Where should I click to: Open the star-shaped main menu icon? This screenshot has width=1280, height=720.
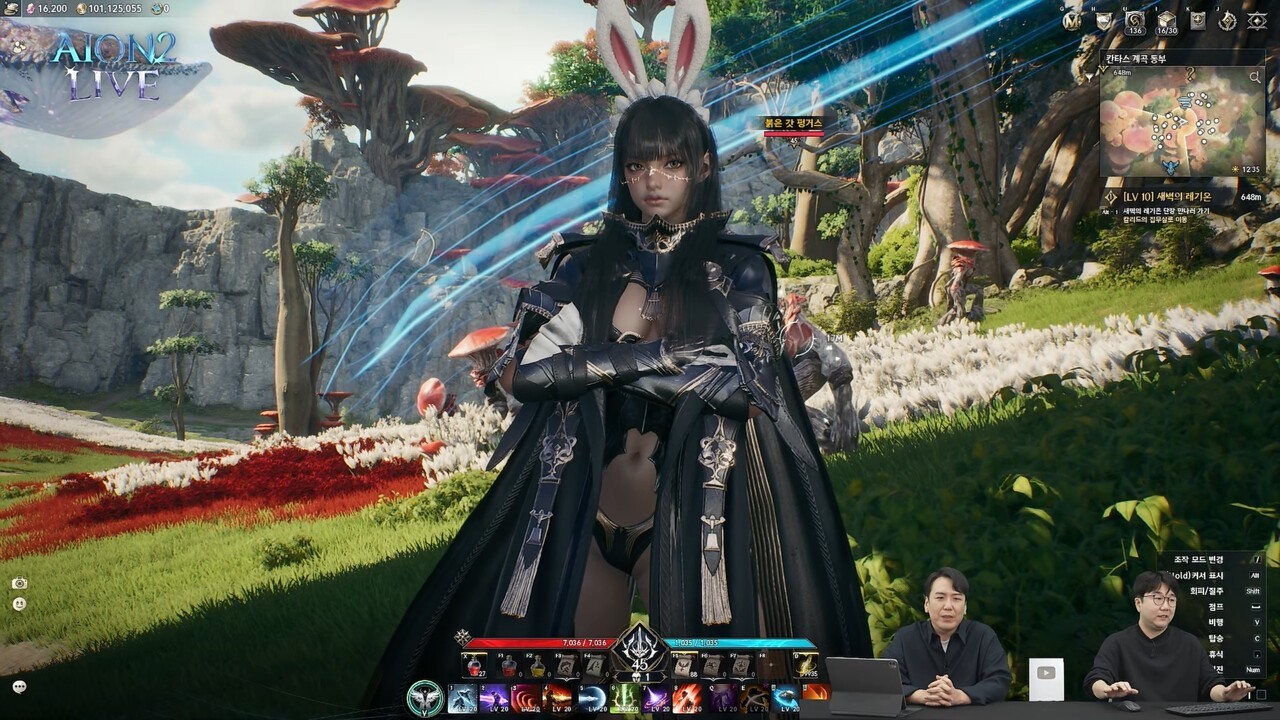[1257, 20]
